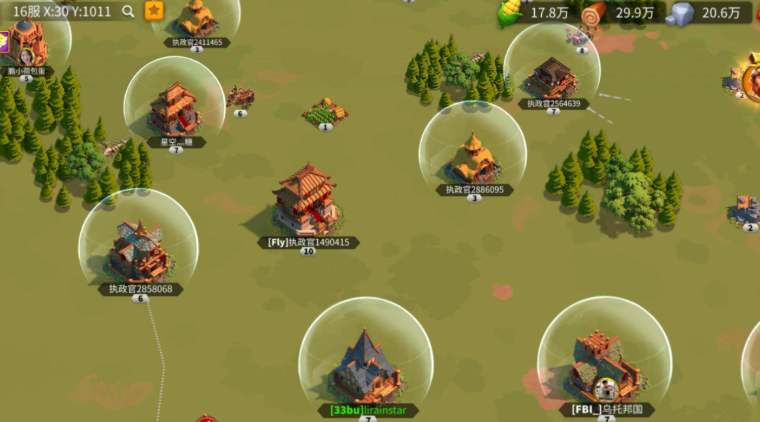Open the star bookmarks button
This screenshot has height=422, width=760.
tap(154, 11)
